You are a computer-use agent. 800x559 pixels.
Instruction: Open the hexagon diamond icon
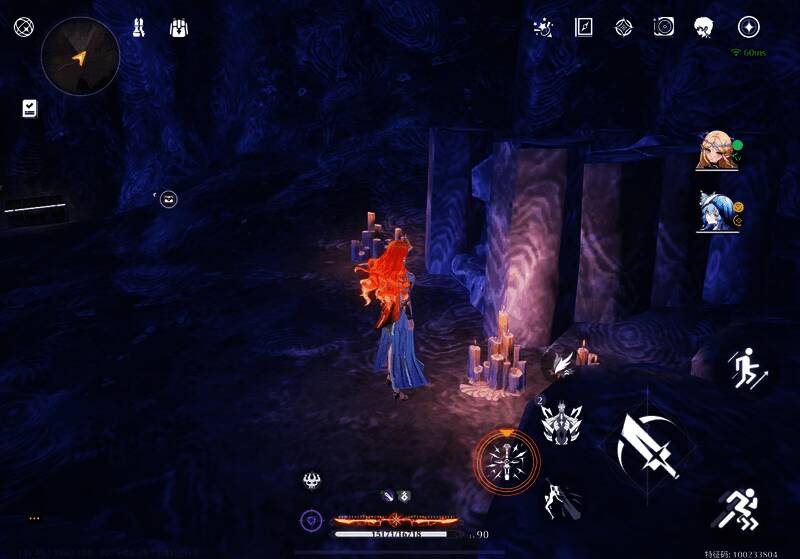pyautogui.click(x=623, y=27)
